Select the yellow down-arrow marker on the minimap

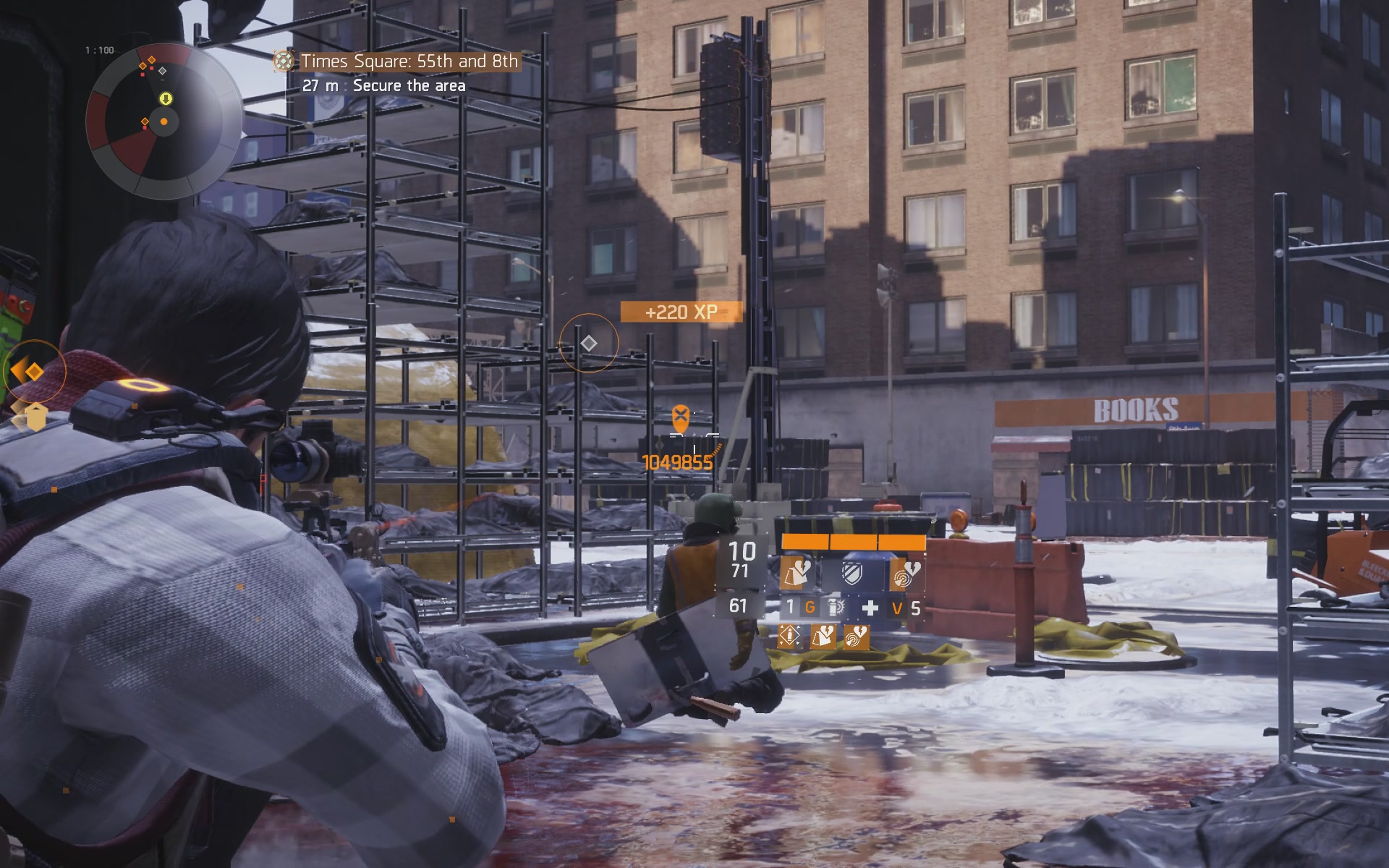tap(166, 98)
